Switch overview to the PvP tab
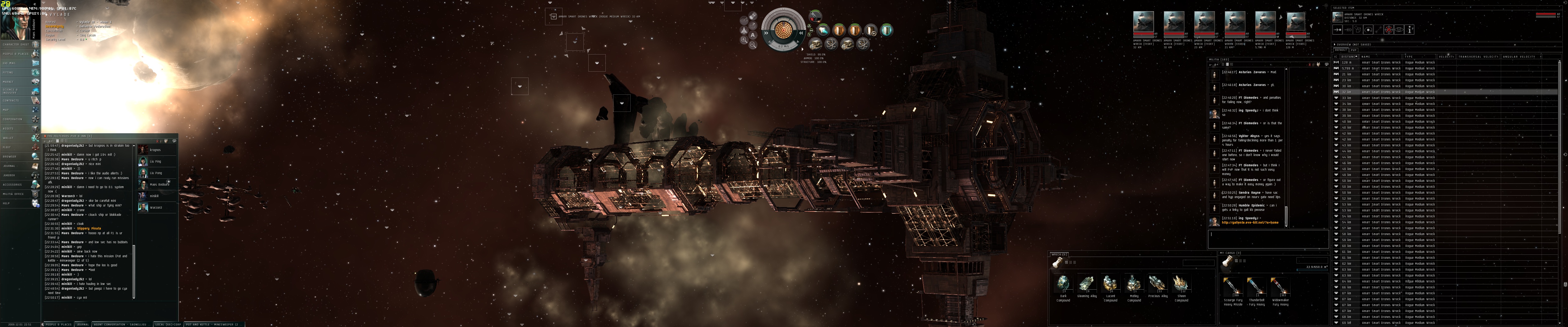The image size is (1568, 327). point(1354,50)
